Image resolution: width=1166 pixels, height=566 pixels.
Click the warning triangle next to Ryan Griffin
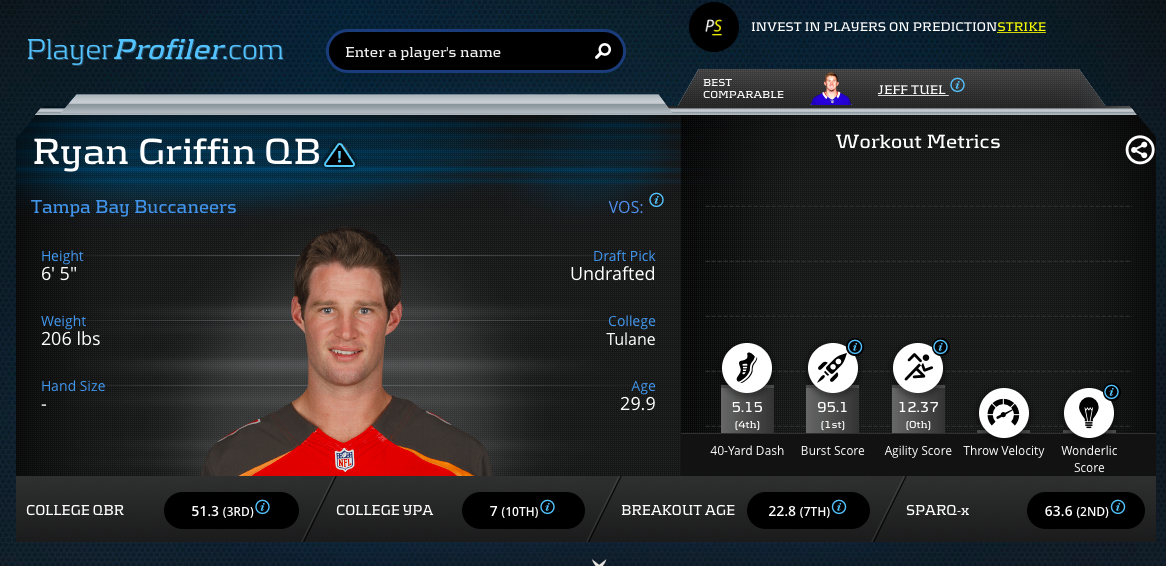(x=340, y=154)
